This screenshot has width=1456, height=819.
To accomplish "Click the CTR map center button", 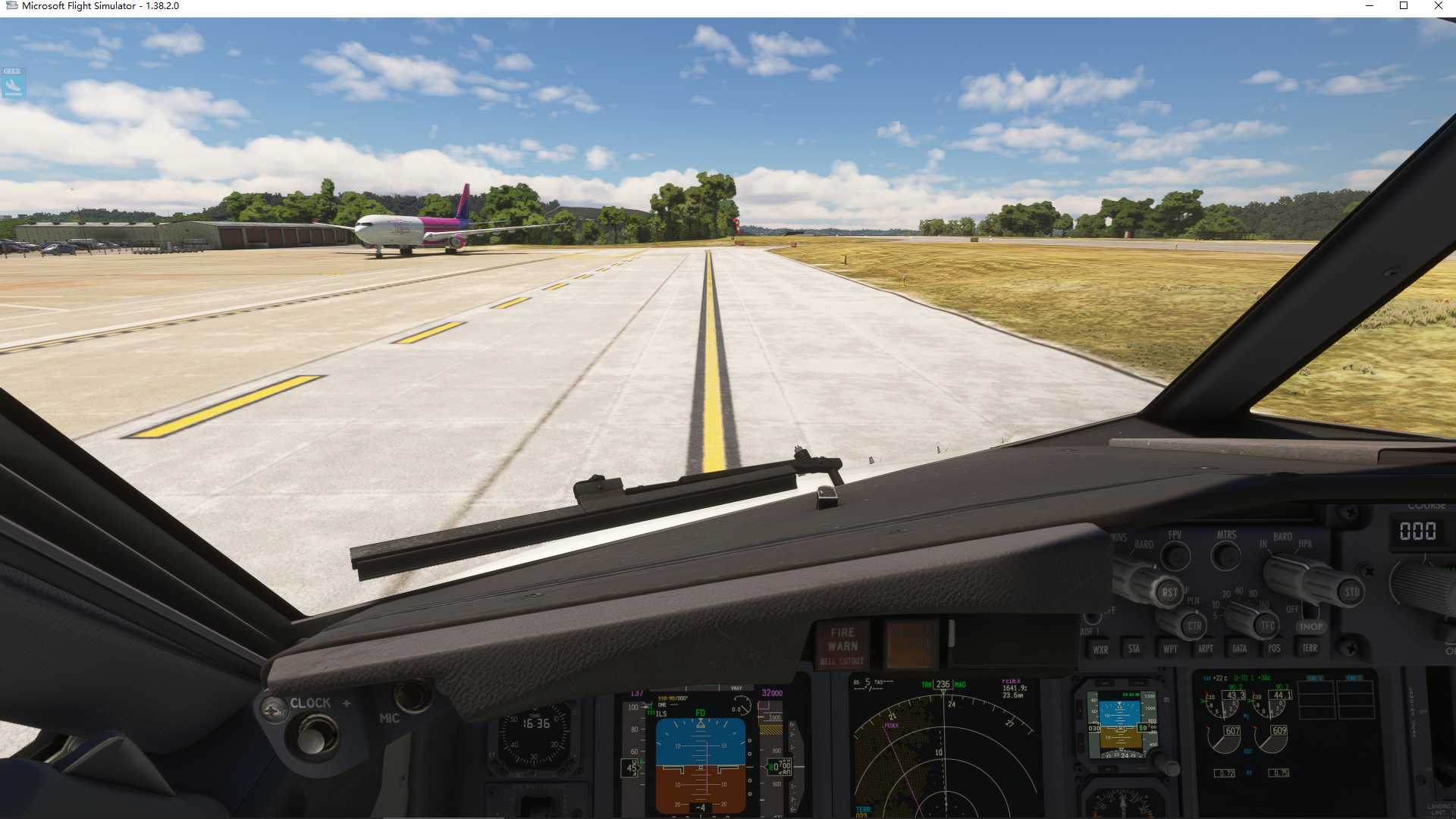I will point(1194,626).
